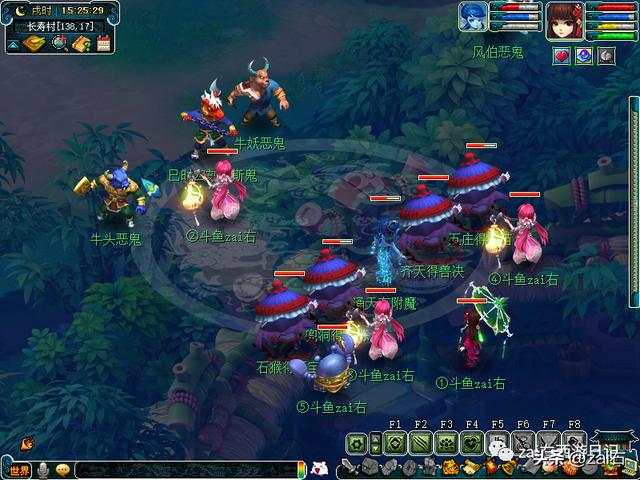Activate the F4 heart skill
640x480 pixels.
pos(472,443)
